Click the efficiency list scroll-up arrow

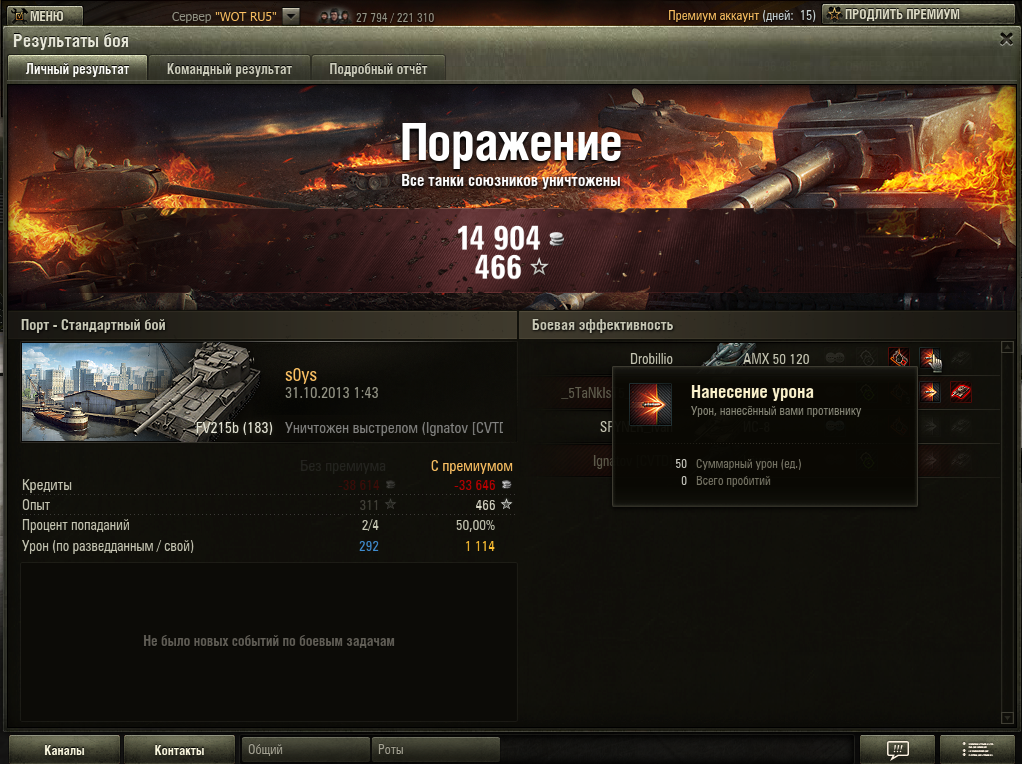tap(1007, 348)
